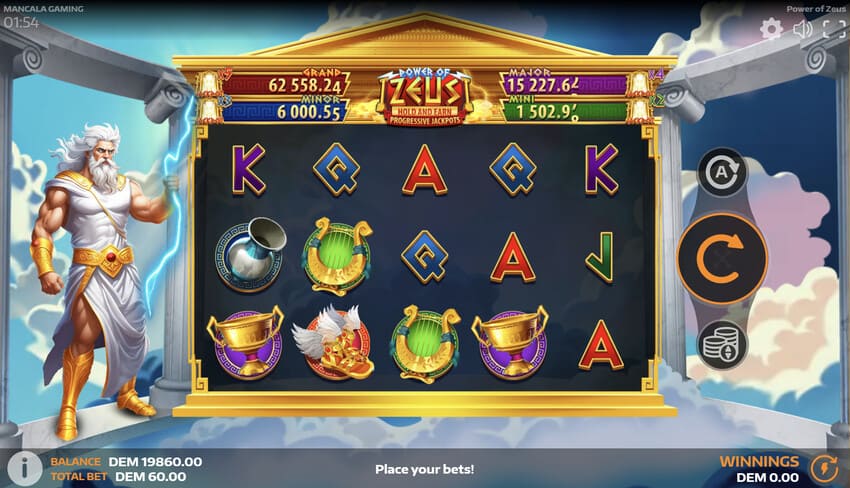The width and height of the screenshot is (850, 488).
Task: Open the game settings gear
Action: (771, 29)
